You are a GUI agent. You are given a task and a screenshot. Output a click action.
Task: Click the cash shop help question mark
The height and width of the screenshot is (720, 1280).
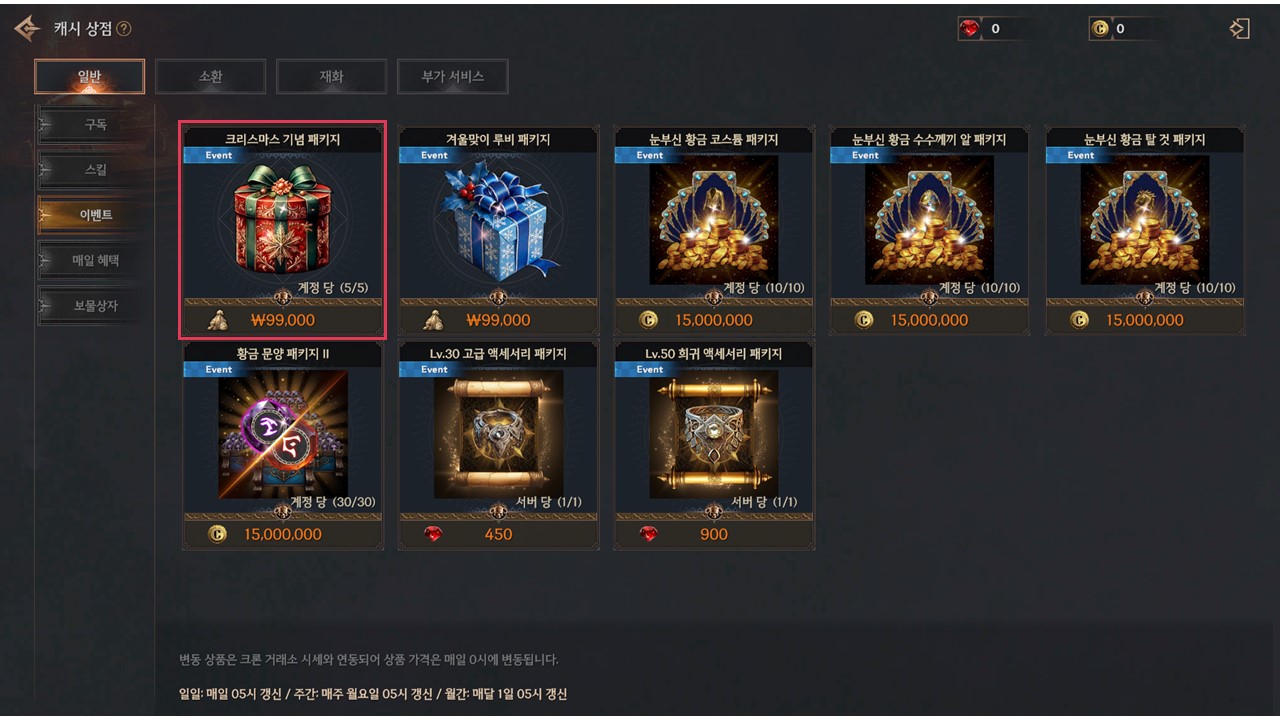124,29
